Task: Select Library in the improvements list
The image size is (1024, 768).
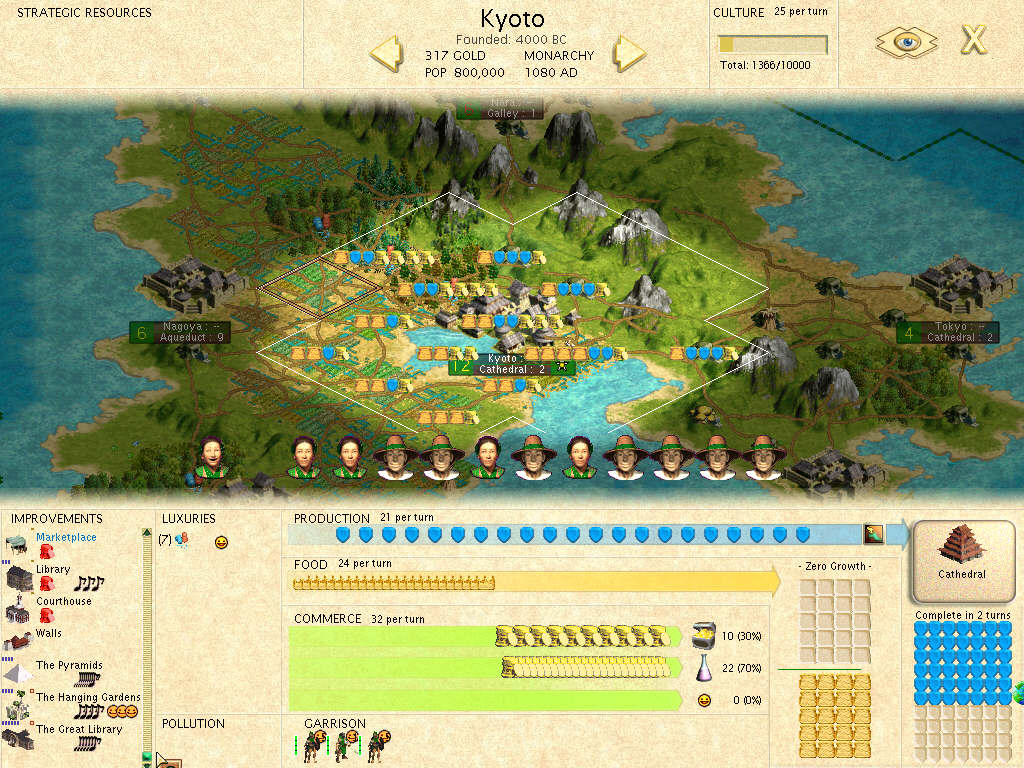Action: (x=53, y=569)
